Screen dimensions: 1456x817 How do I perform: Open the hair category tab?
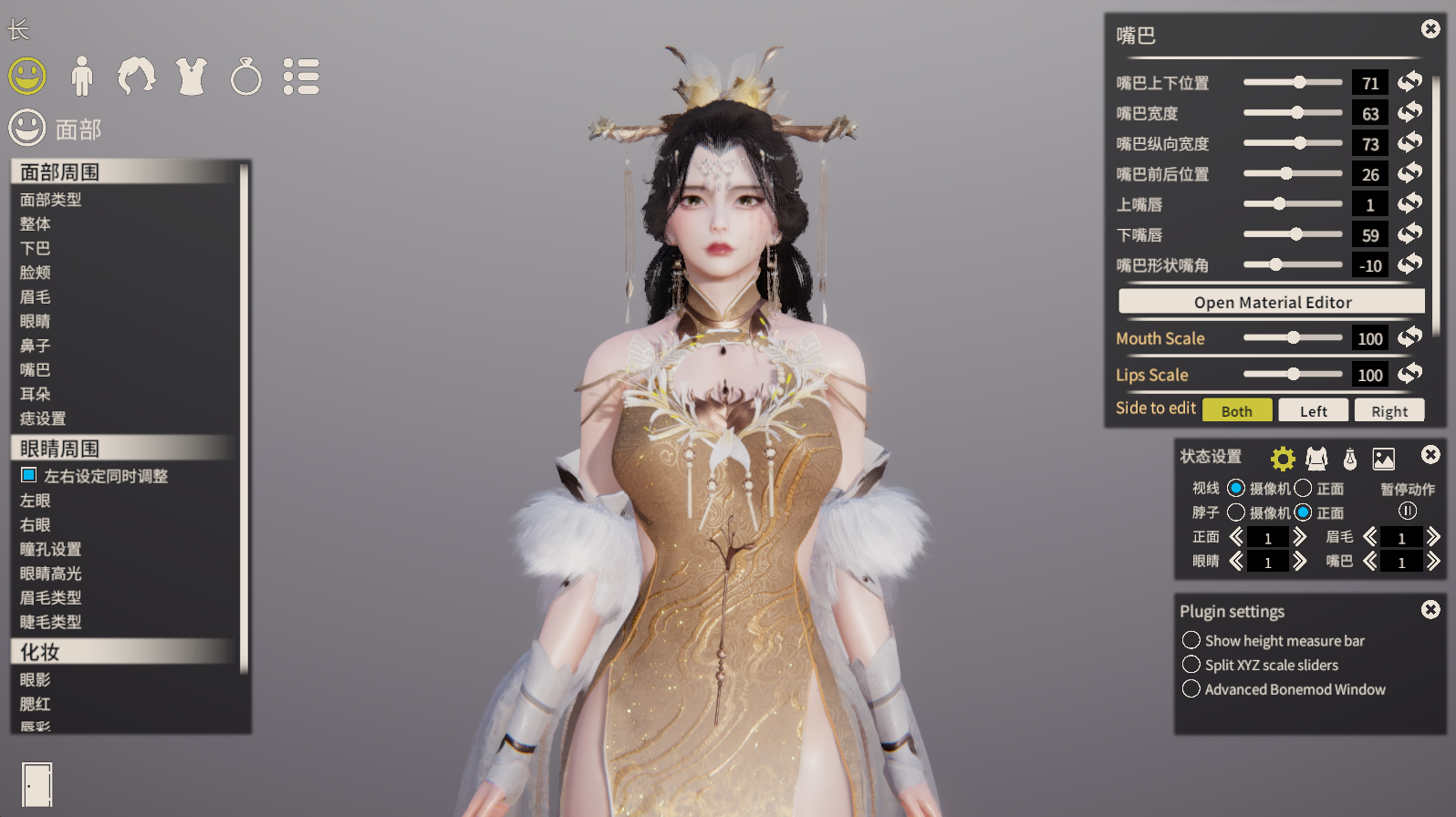[x=137, y=77]
